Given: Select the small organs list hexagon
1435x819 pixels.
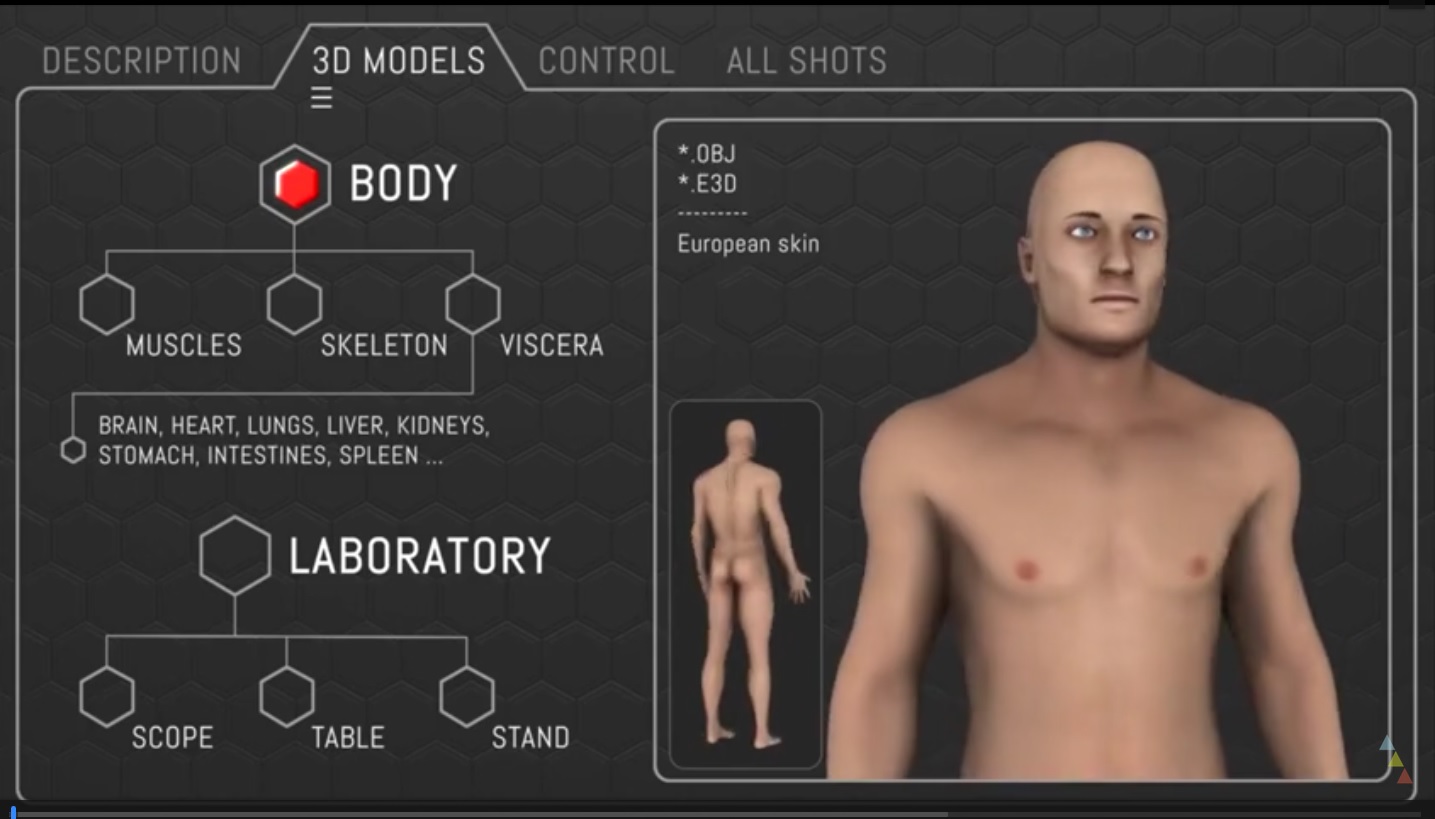Looking at the screenshot, I should pyautogui.click(x=73, y=451).
